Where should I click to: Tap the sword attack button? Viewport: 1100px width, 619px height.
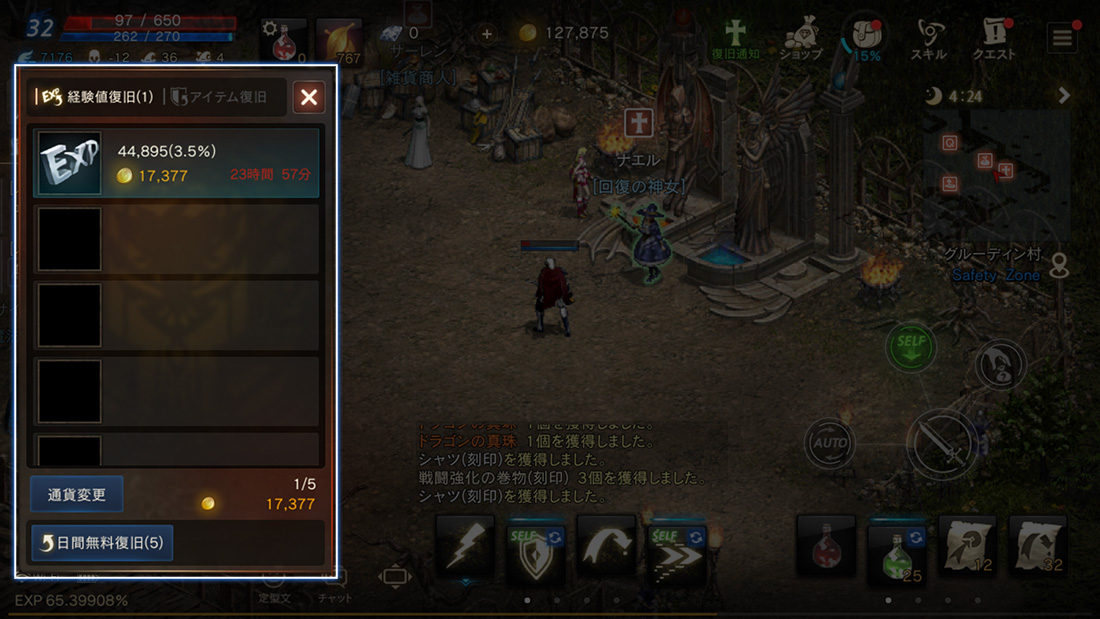pos(941,443)
